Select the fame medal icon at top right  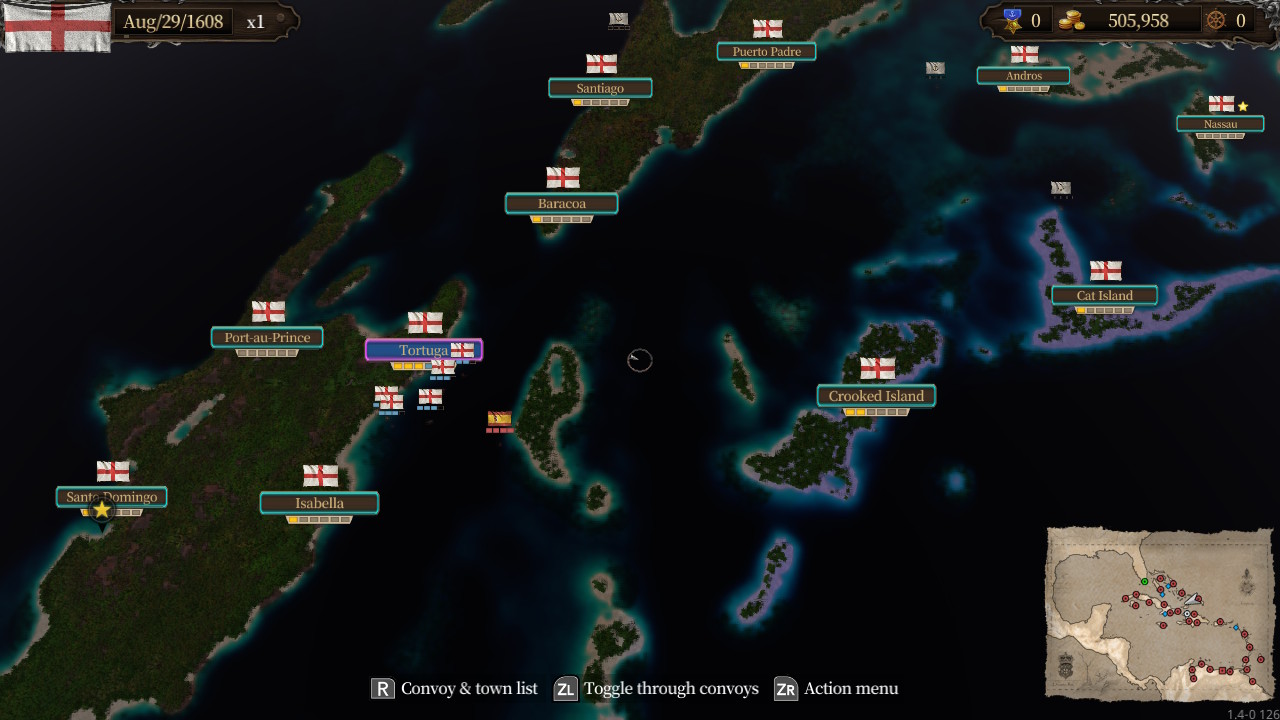pyautogui.click(x=1014, y=19)
